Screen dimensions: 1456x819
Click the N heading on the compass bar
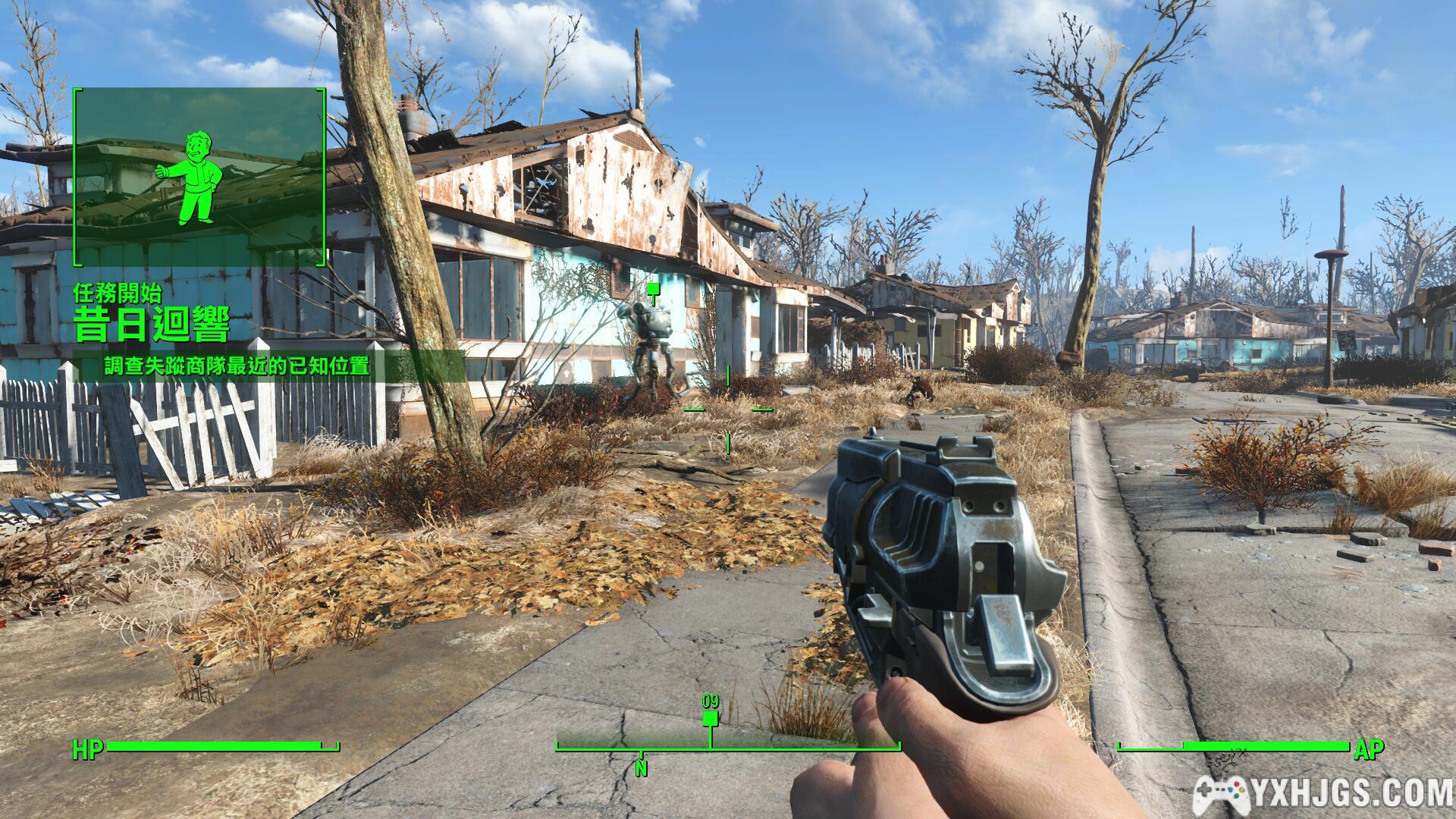[x=642, y=769]
